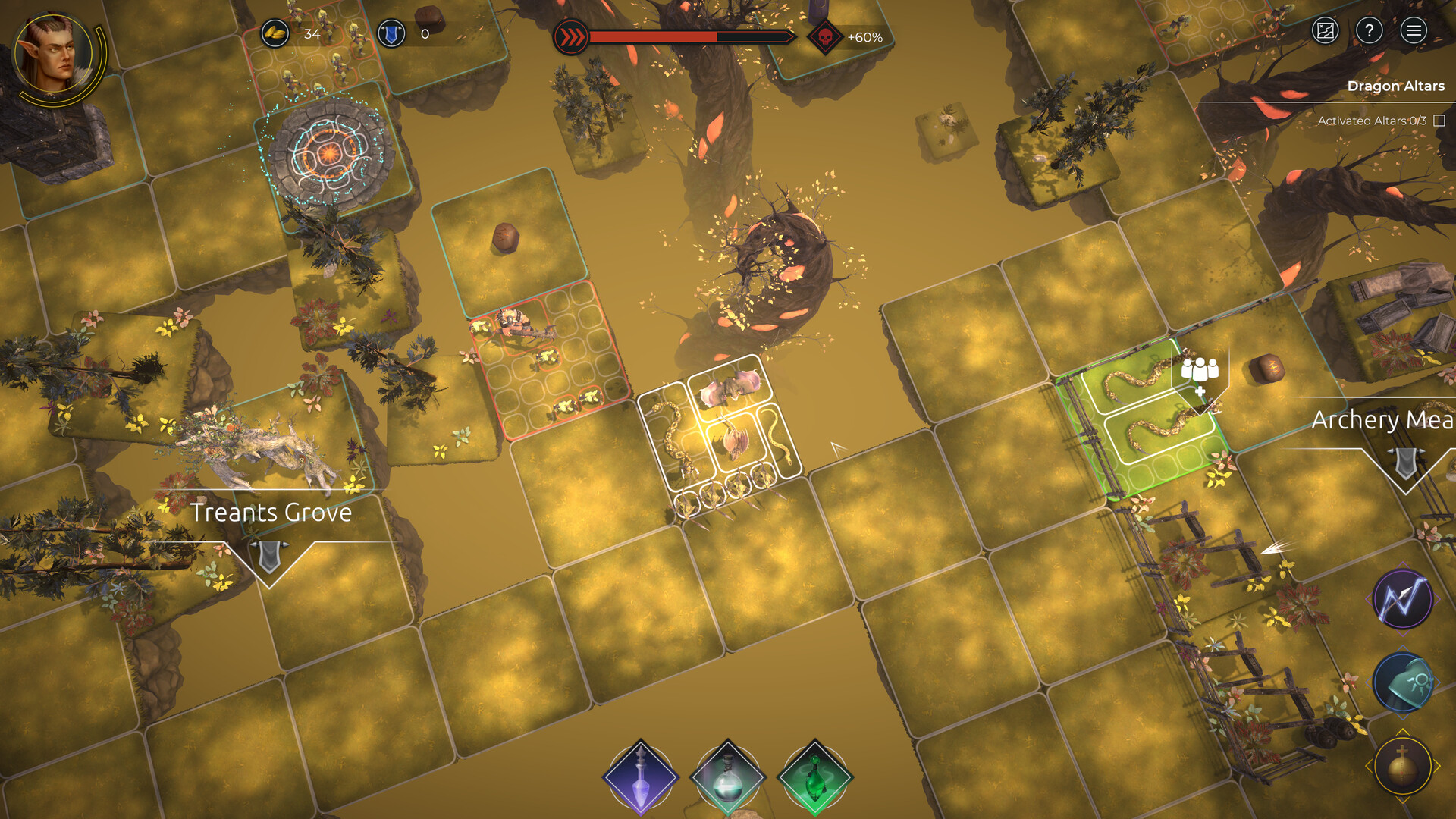
Task: Open the help panel with the question mark
Action: pyautogui.click(x=1370, y=31)
